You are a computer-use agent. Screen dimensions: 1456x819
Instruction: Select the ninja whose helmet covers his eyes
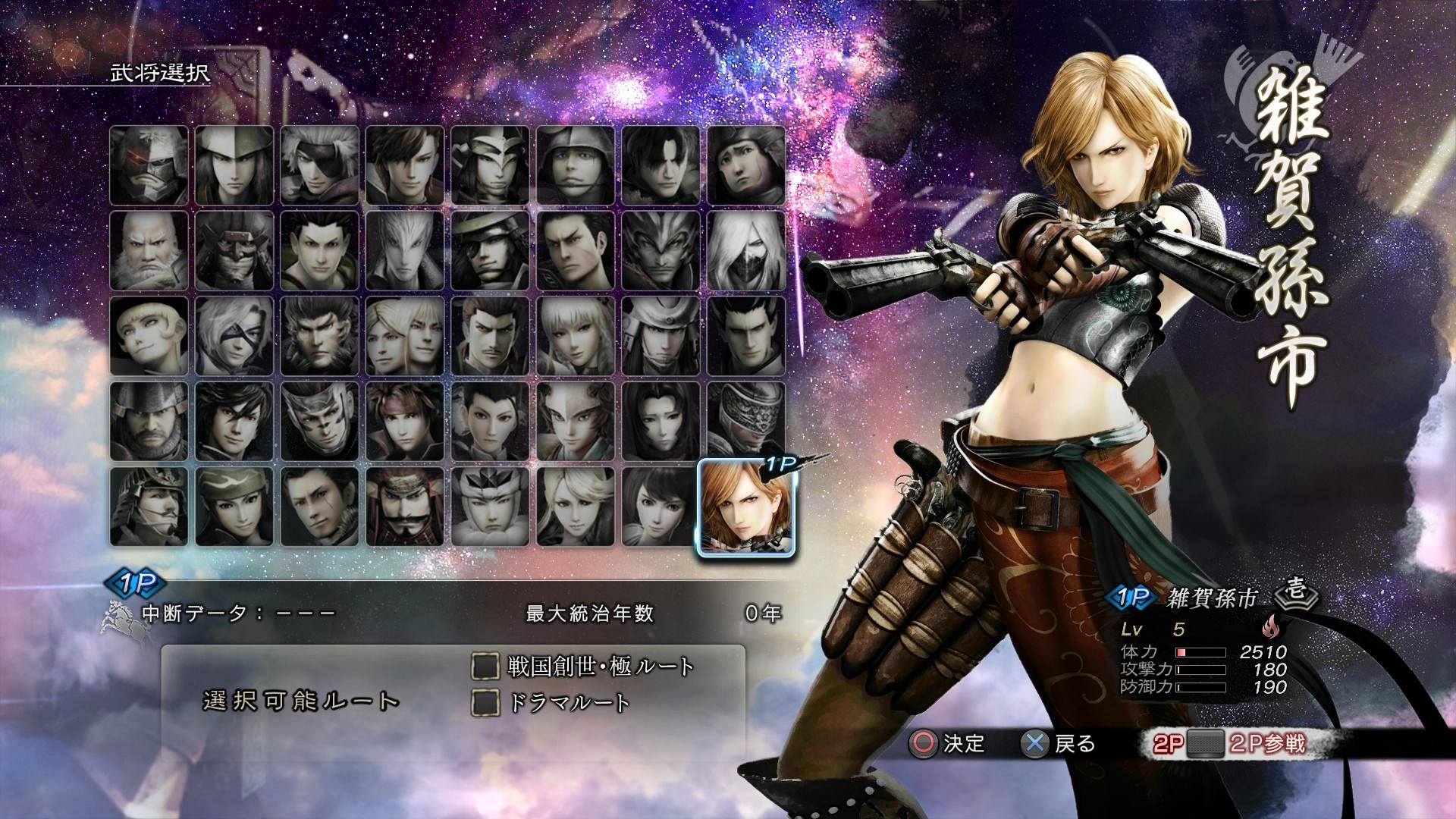pos(746,422)
